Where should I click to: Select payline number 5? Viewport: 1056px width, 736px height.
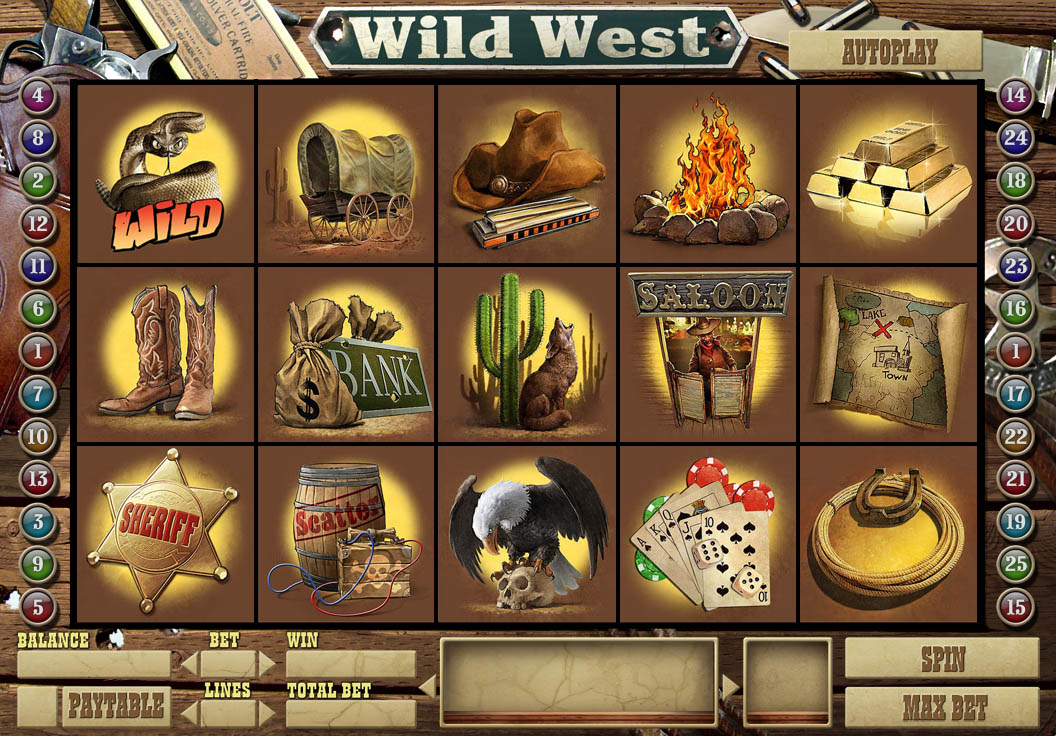pos(38,606)
